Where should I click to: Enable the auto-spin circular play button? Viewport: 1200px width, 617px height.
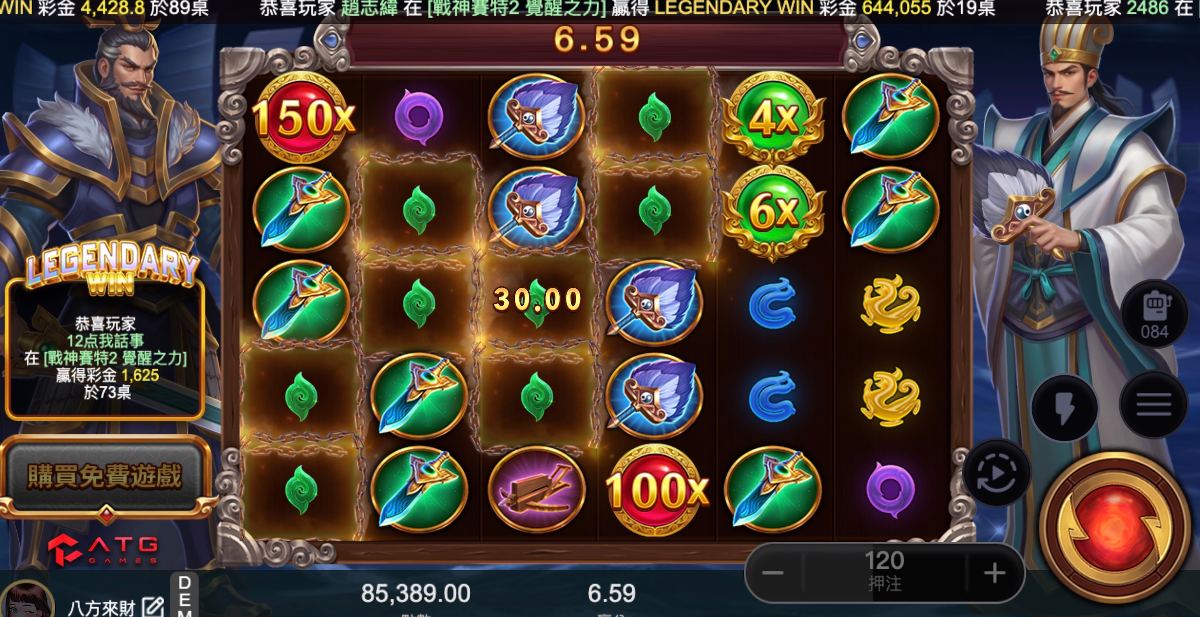[x=996, y=471]
